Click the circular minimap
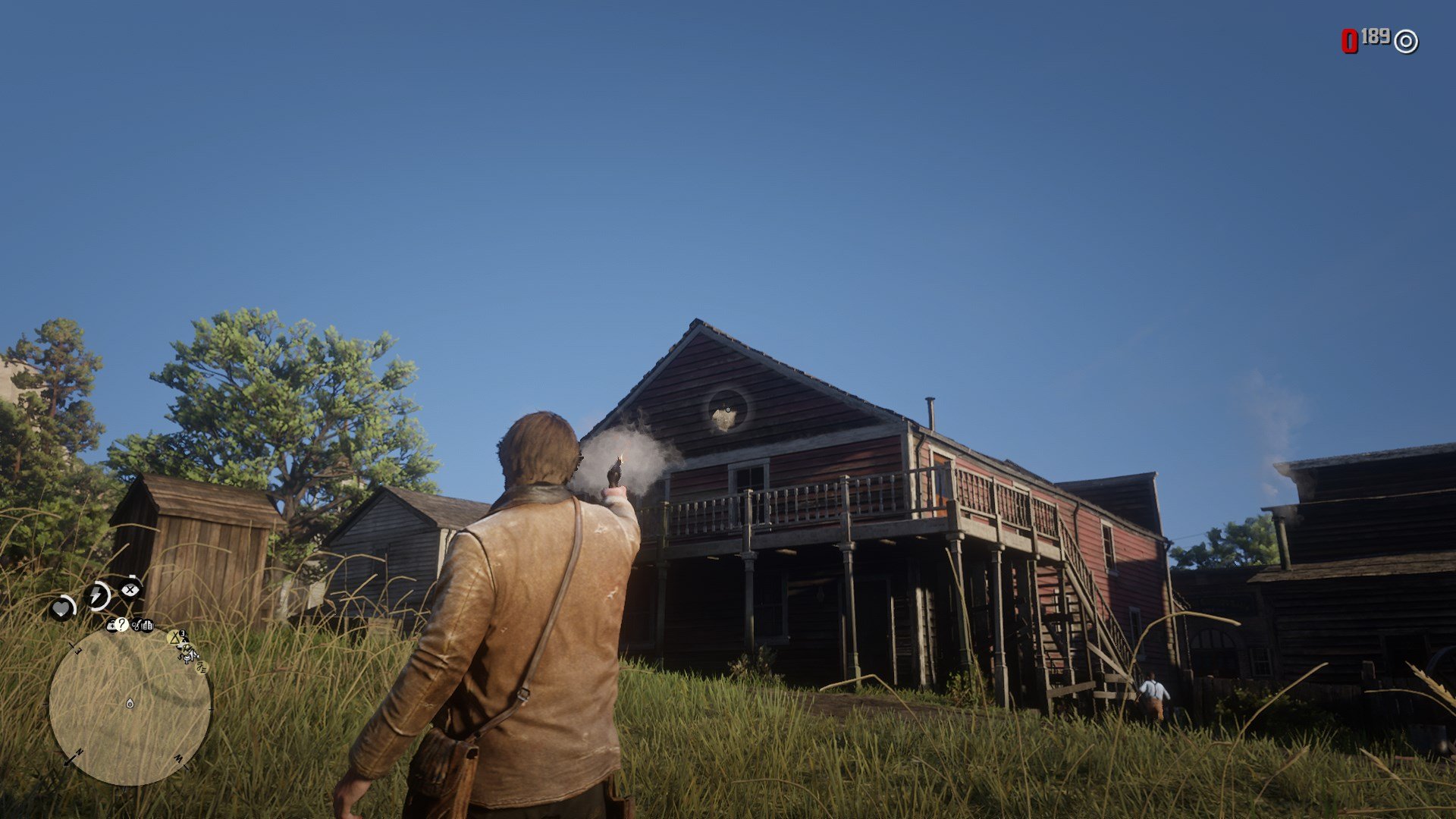 tap(130, 705)
